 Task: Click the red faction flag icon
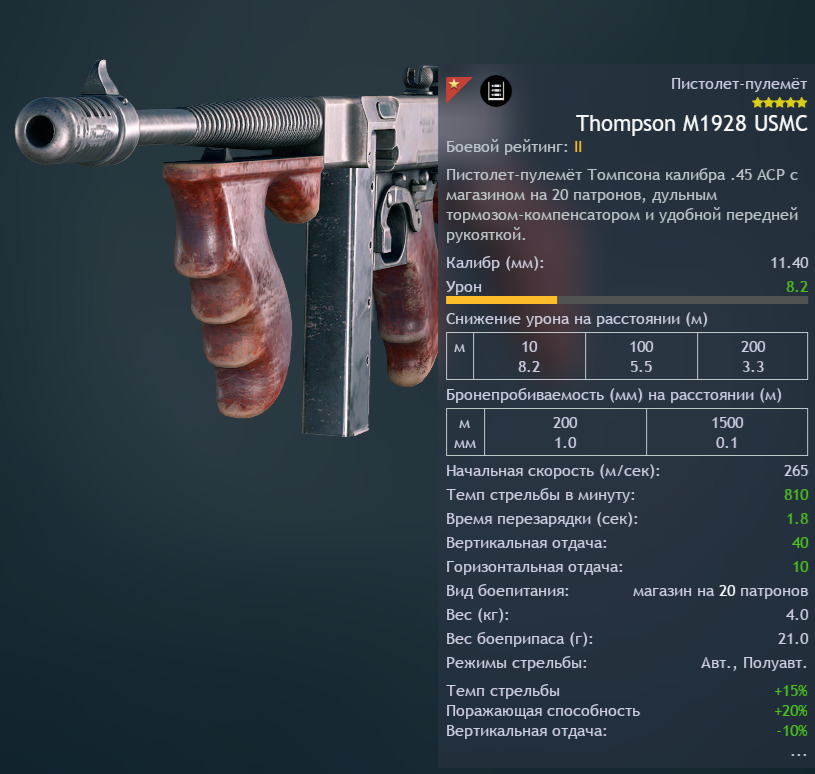coord(456,83)
